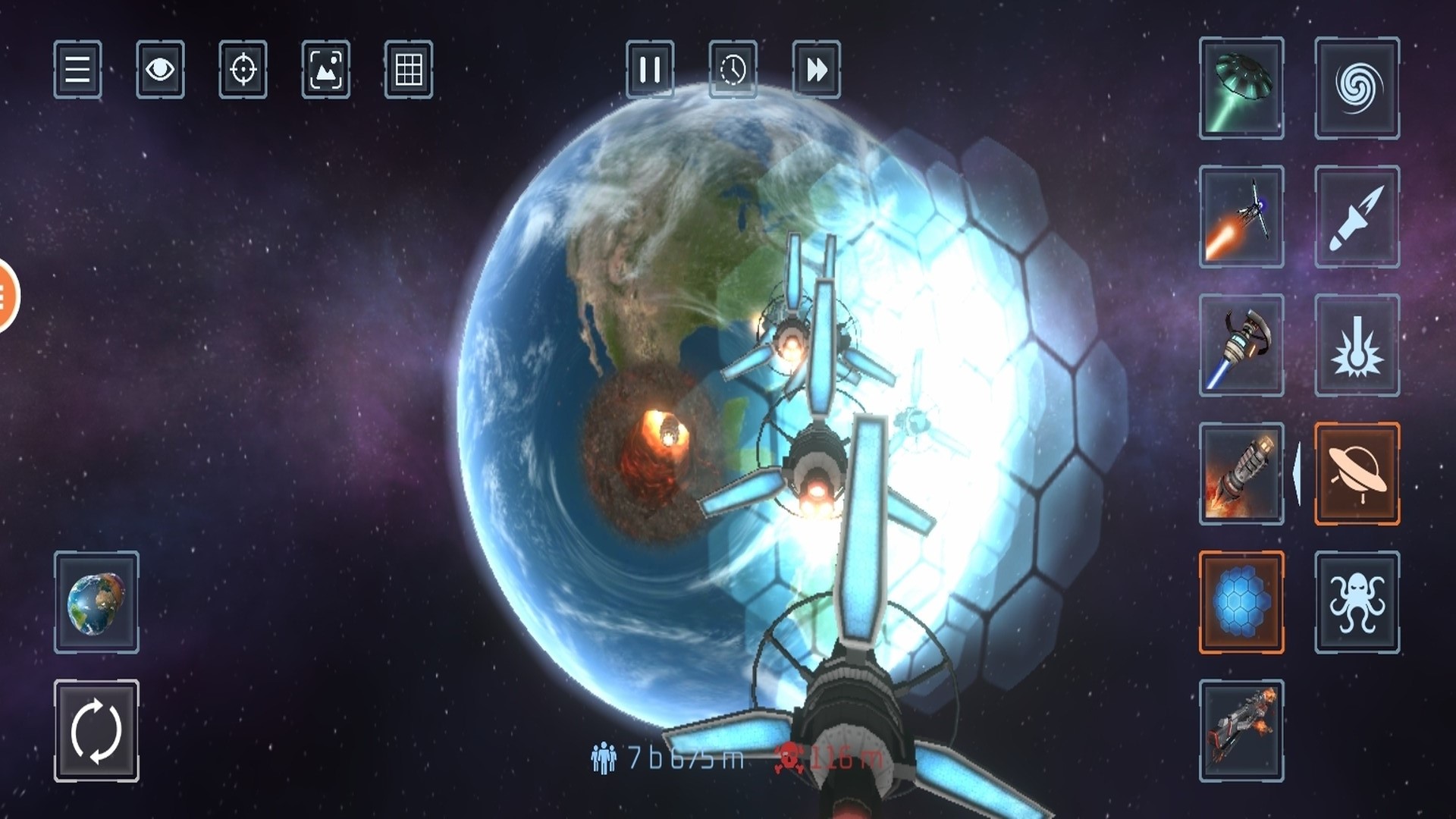Screen dimensions: 1456x819
Task: Expand the orange side panel tab
Action: (x=6, y=292)
